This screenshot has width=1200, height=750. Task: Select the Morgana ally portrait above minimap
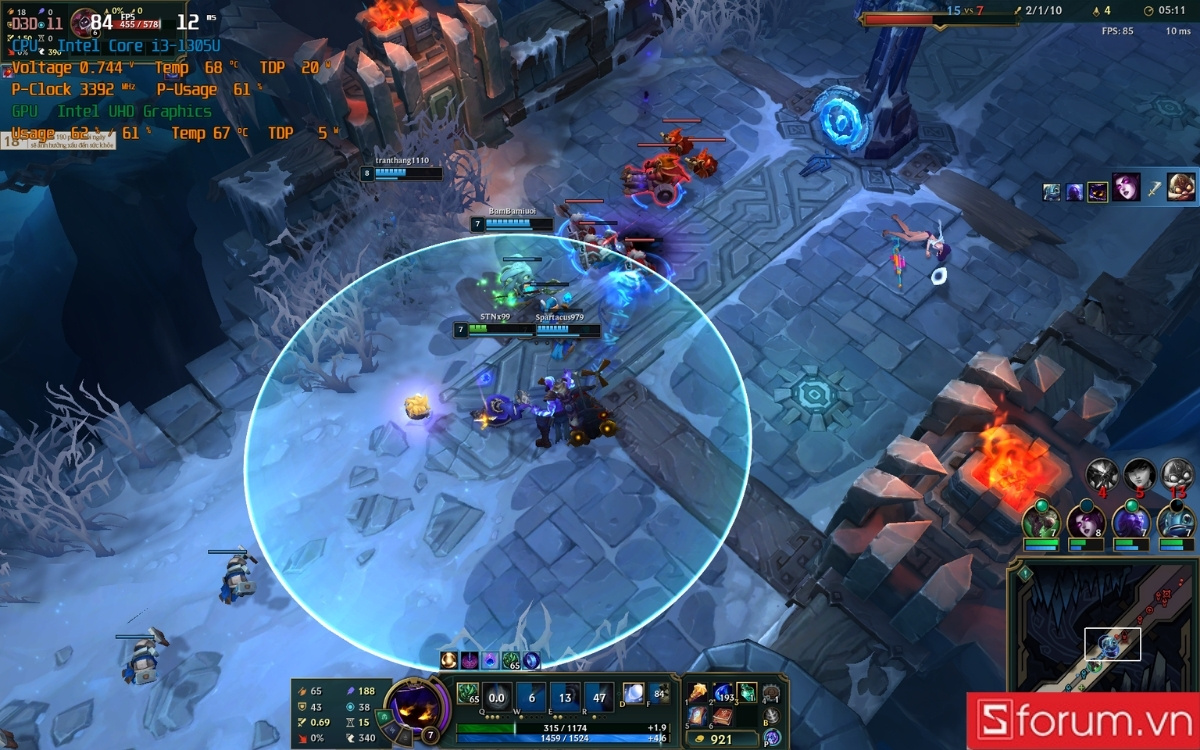tap(1086, 521)
